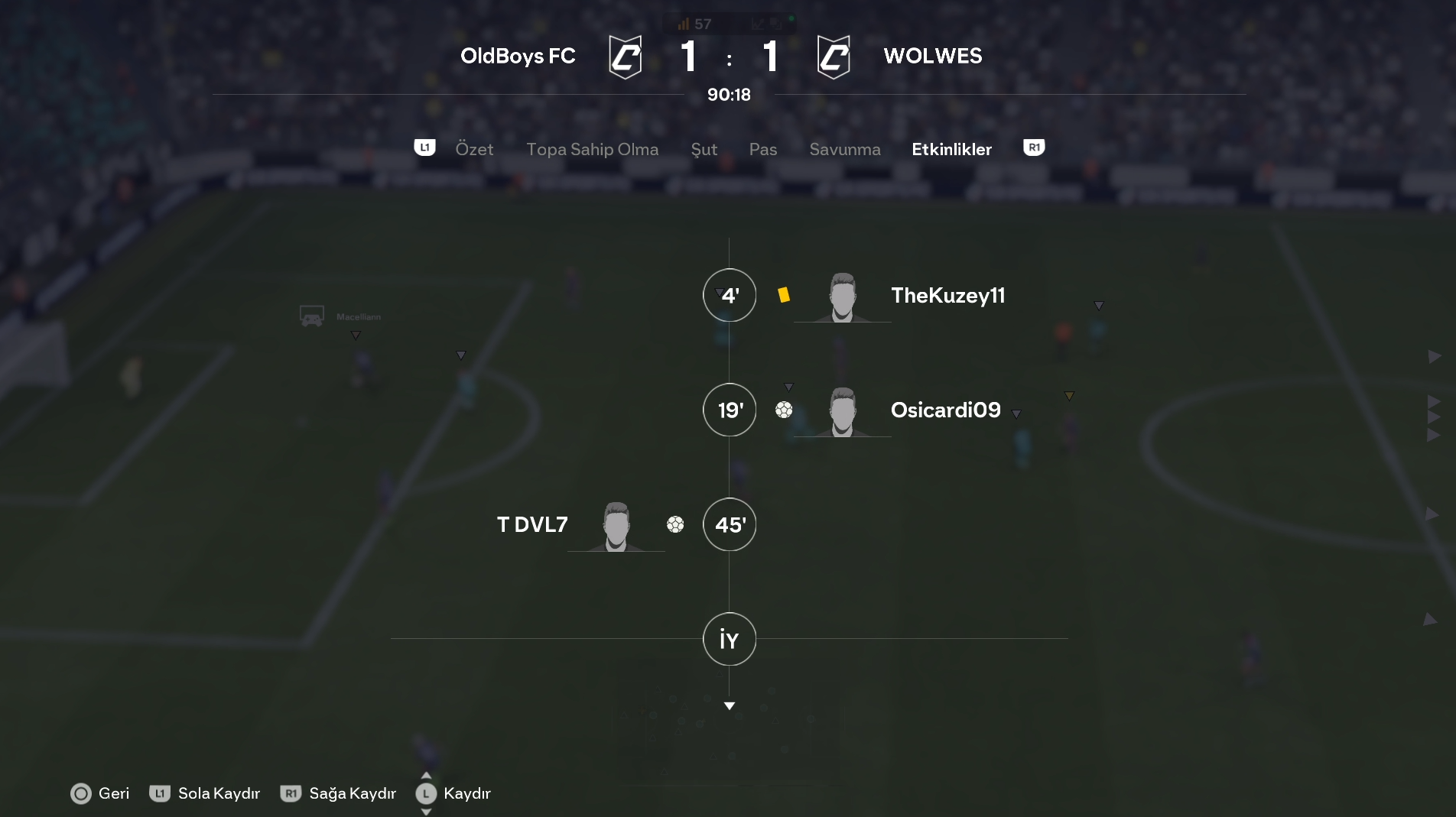Click the 45' minute marker

(x=730, y=525)
